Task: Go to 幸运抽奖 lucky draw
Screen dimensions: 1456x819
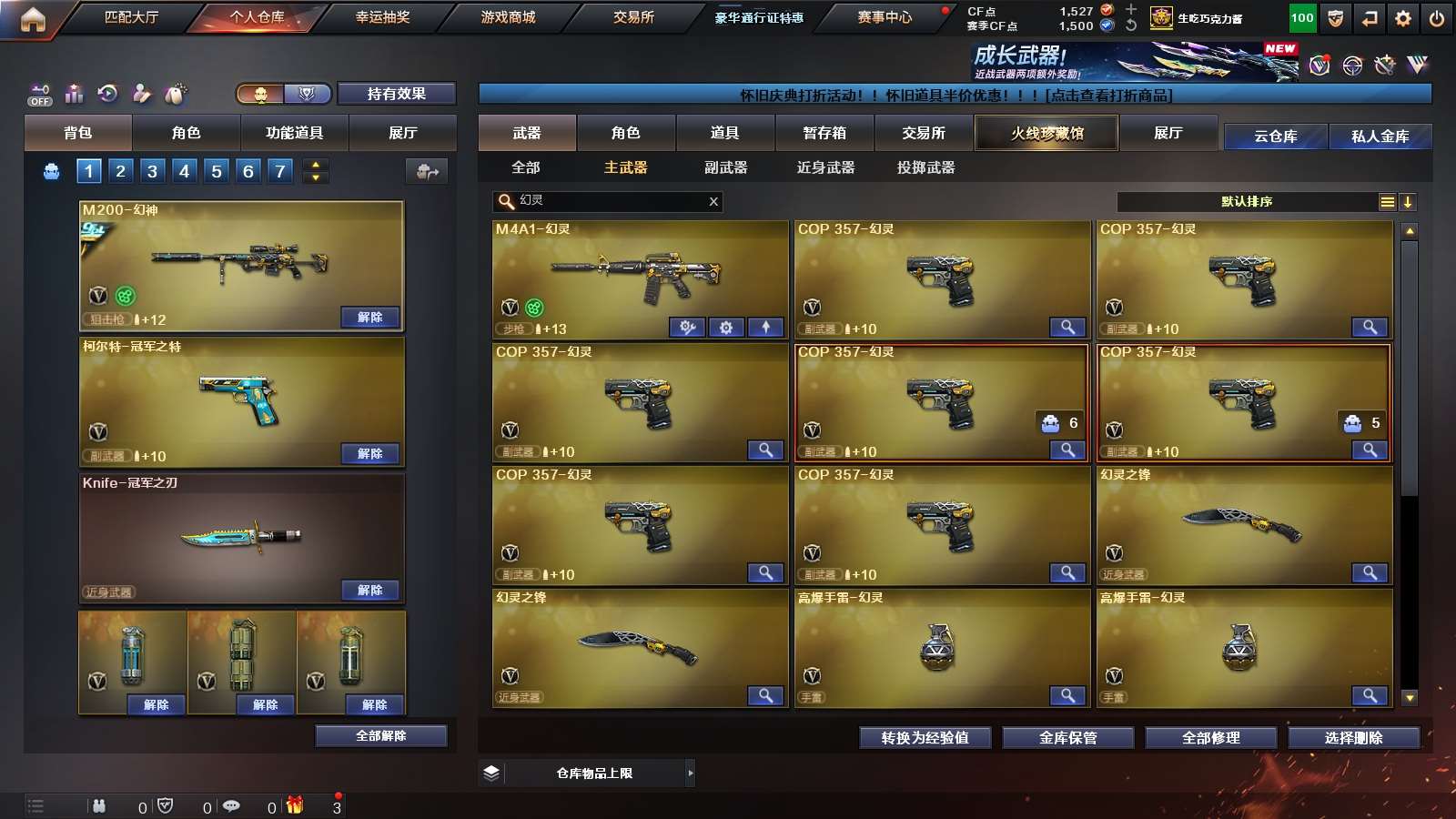Action: point(382,17)
